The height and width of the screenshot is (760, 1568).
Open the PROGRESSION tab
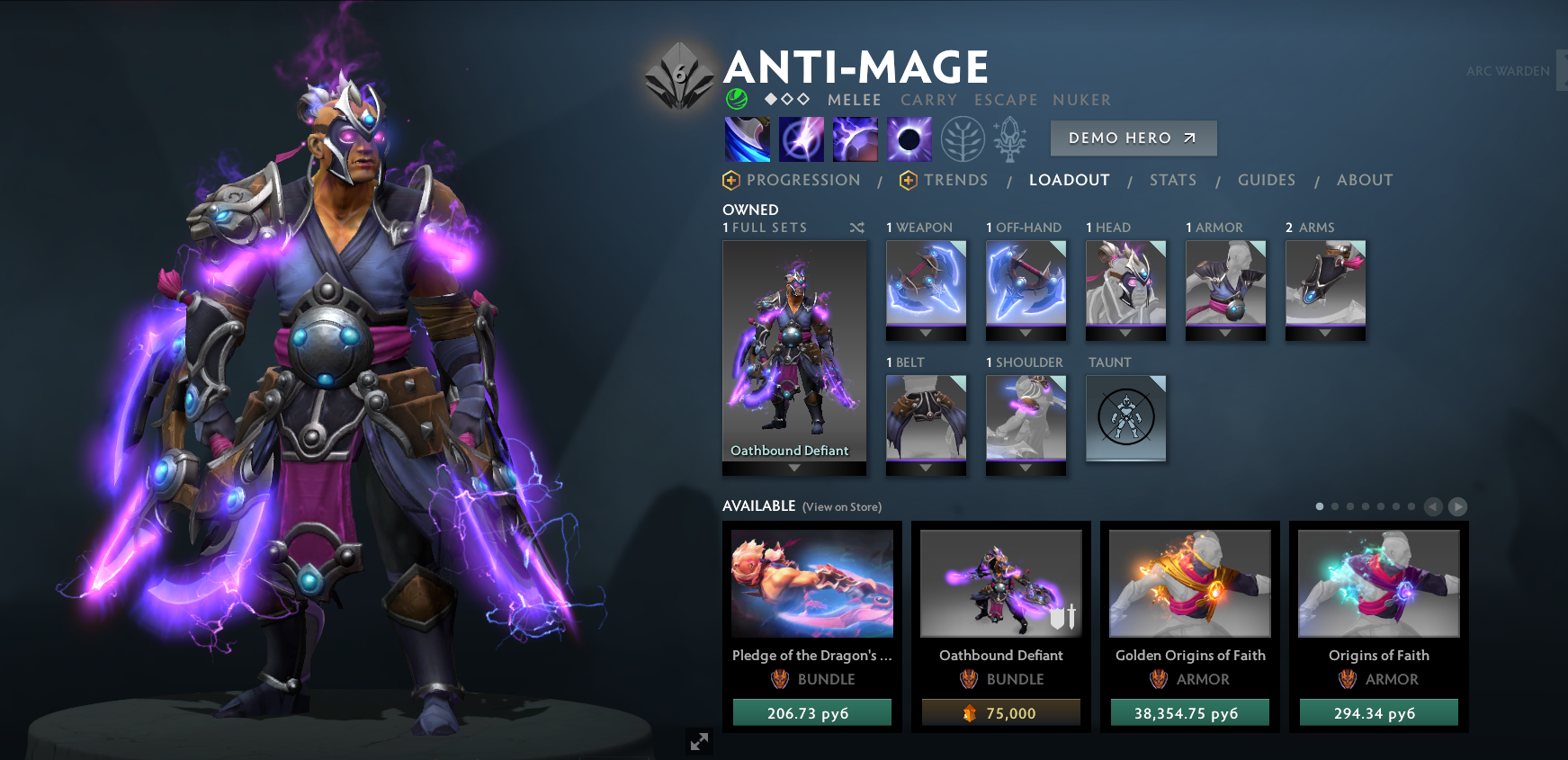coord(804,180)
